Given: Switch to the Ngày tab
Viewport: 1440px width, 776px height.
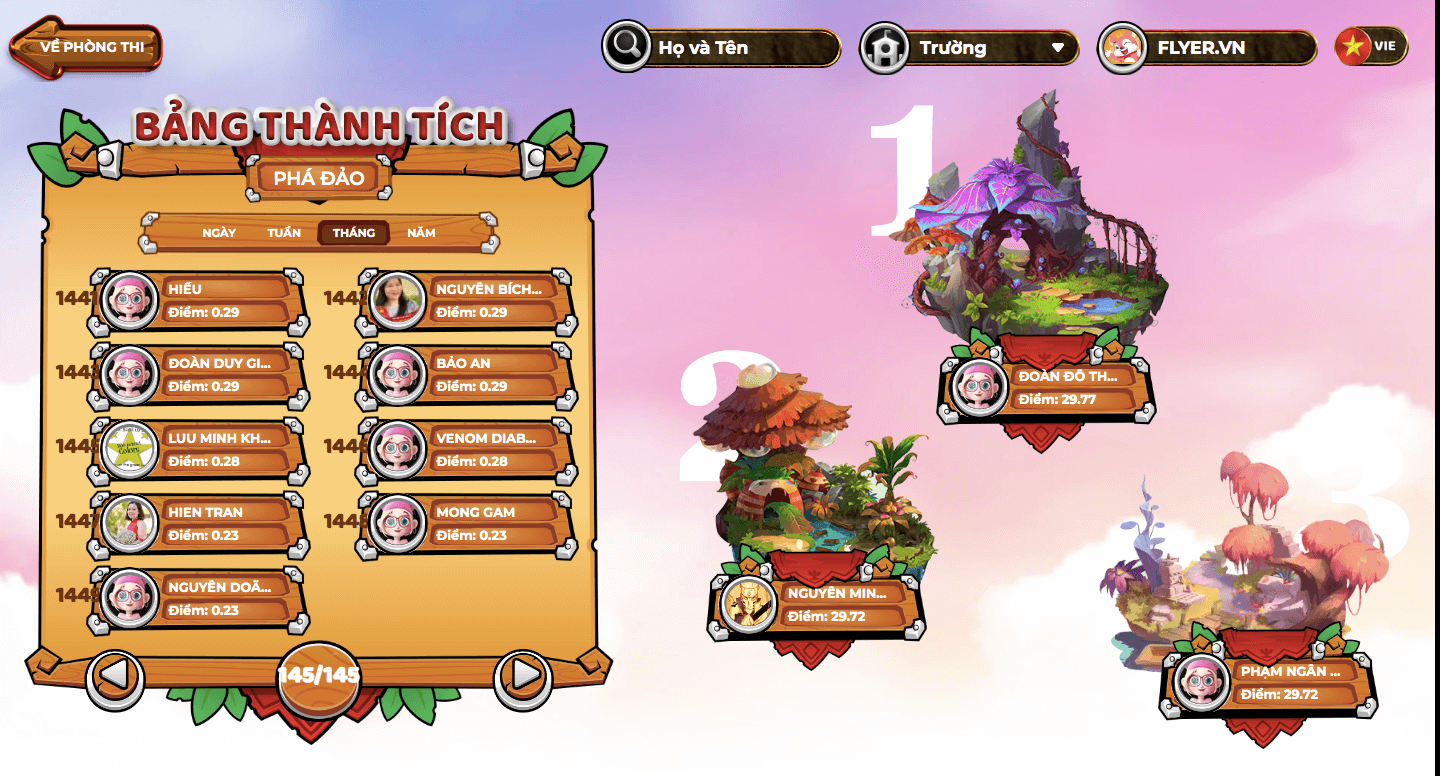Looking at the screenshot, I should pos(219,233).
